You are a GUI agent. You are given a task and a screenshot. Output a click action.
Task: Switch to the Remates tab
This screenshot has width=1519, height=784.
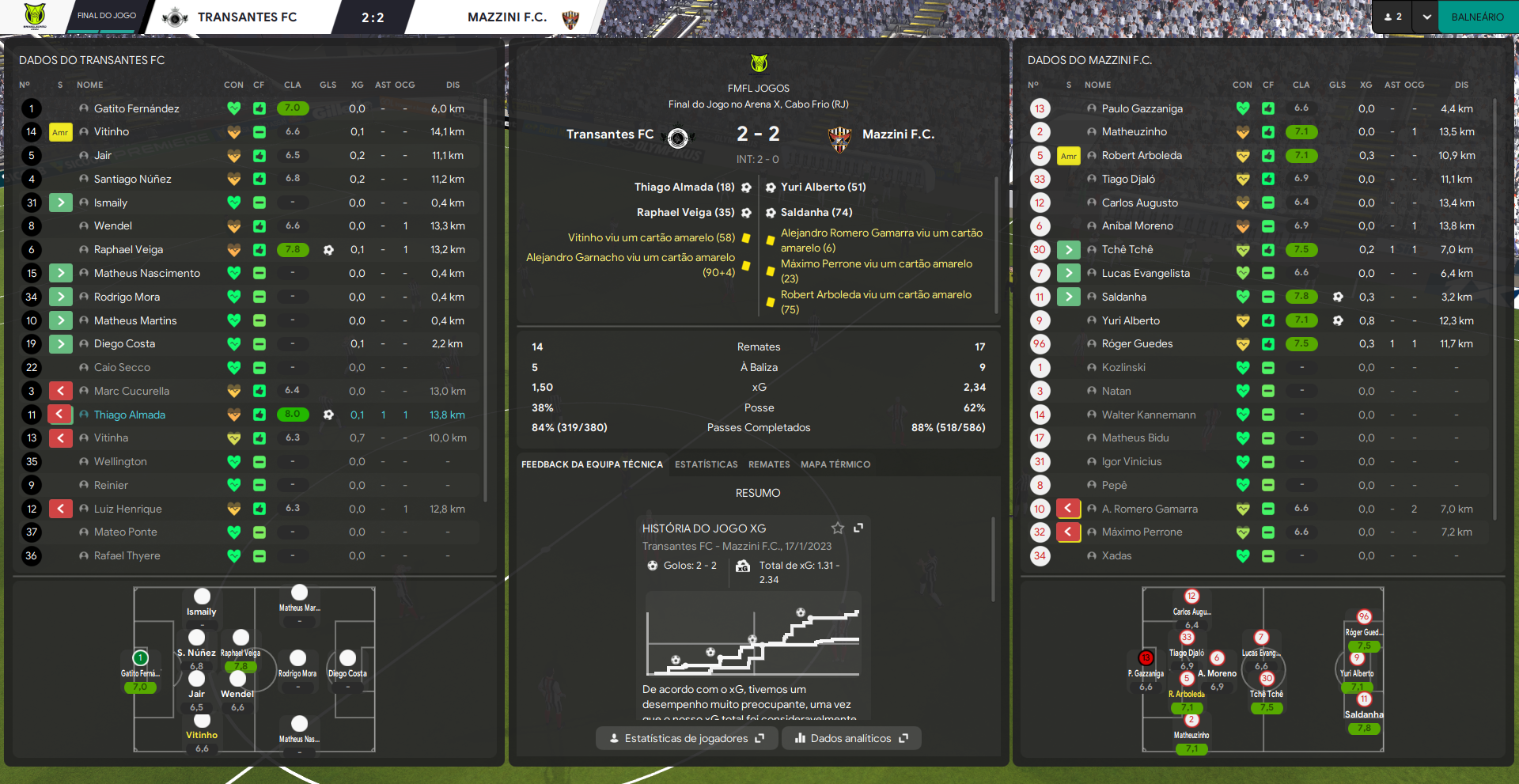point(769,464)
